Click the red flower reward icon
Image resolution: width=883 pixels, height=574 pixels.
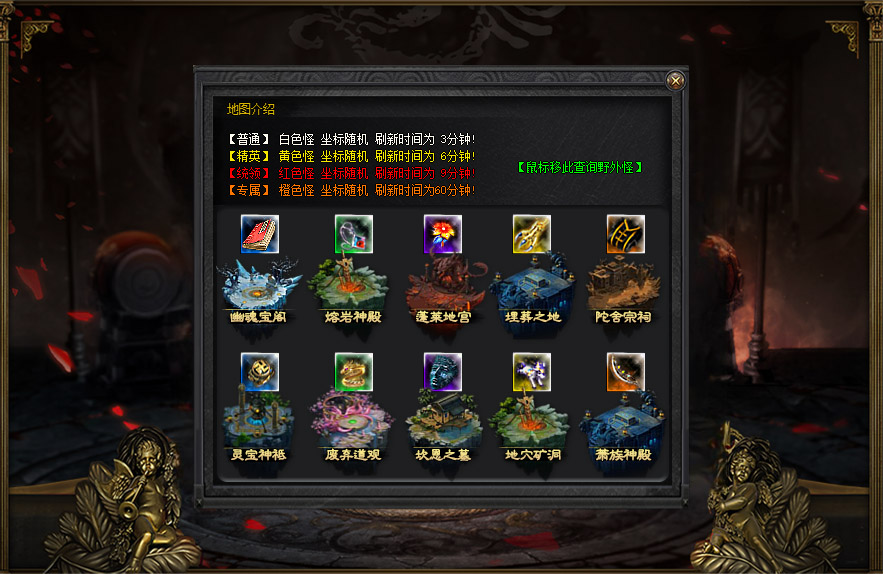pyautogui.click(x=442, y=234)
